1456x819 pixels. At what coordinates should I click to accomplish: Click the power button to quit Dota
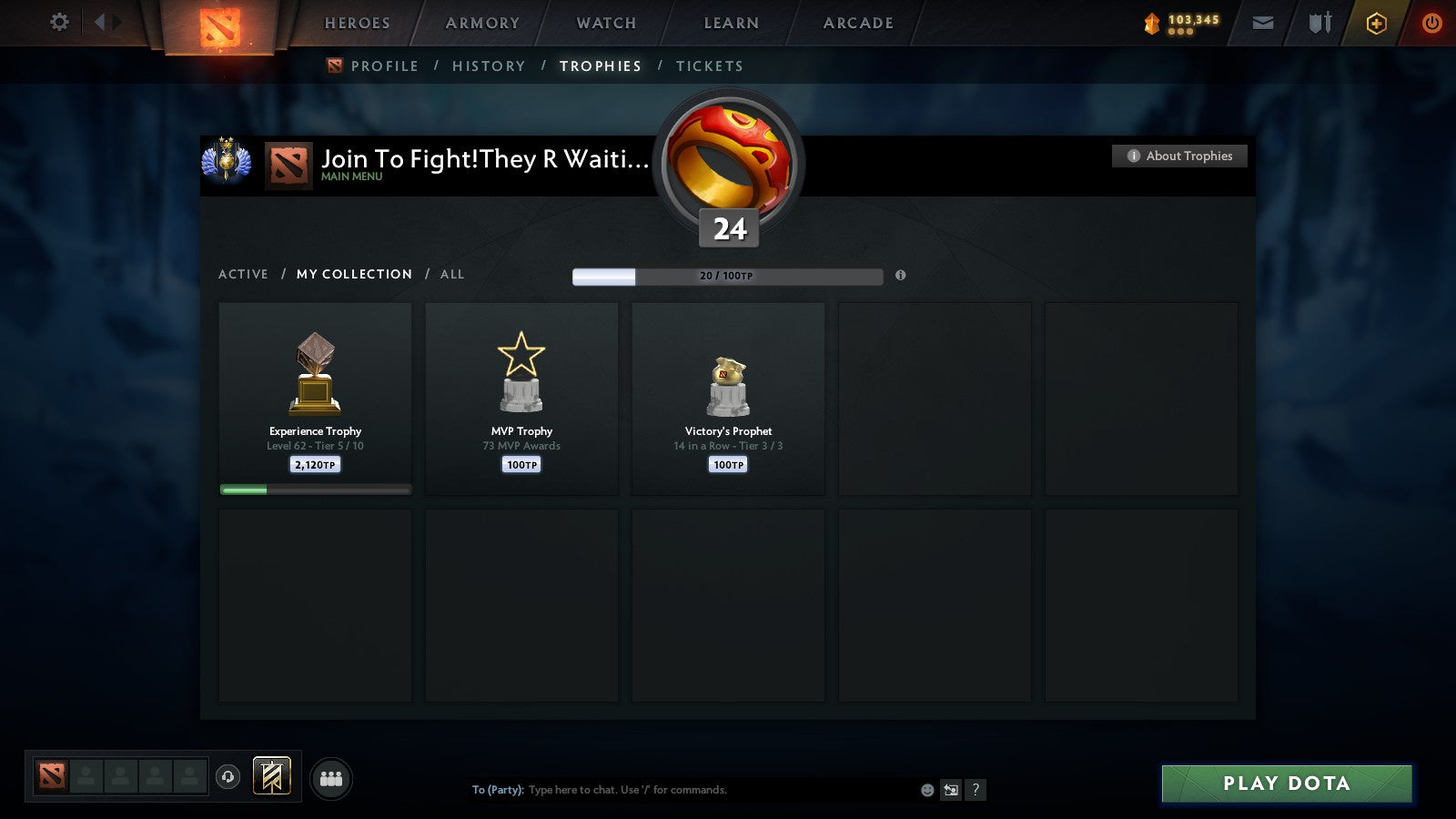(1431, 23)
